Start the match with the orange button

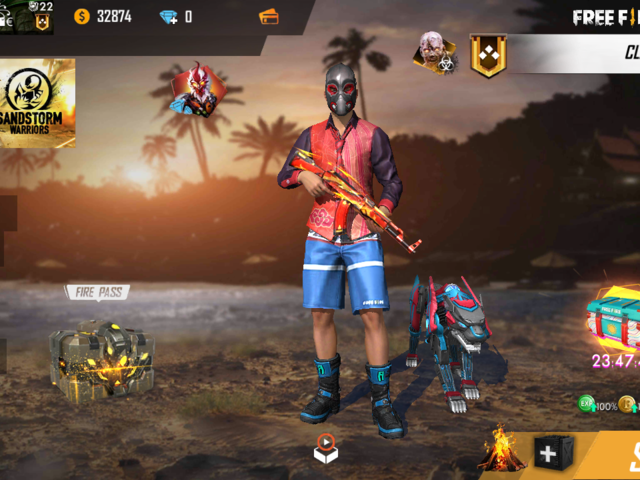[x=620, y=457]
